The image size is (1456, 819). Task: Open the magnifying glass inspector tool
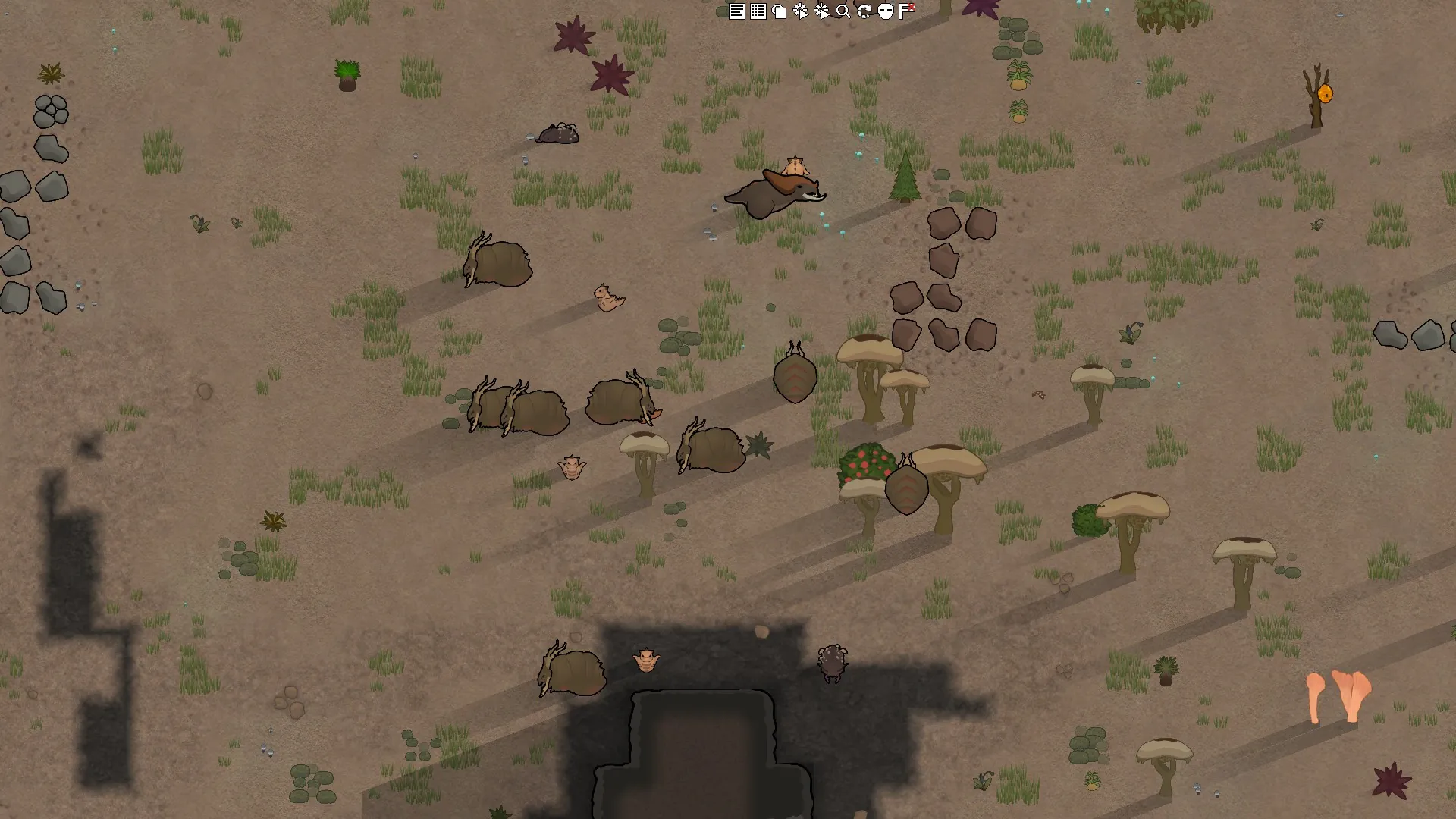[x=843, y=11]
